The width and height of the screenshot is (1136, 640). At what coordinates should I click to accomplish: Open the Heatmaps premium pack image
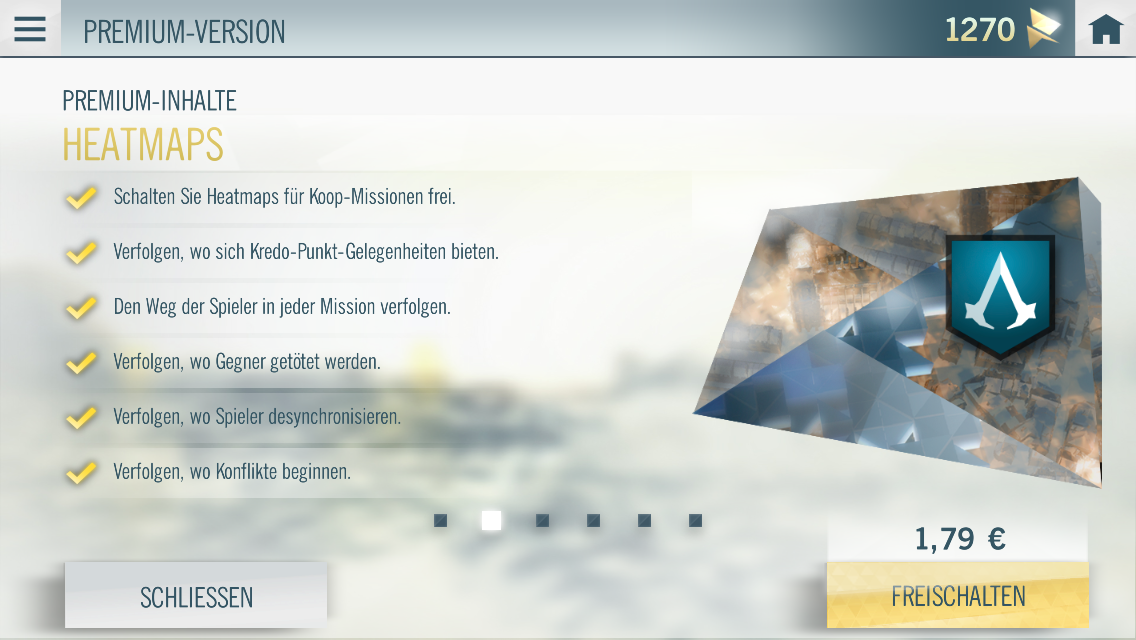pos(900,330)
